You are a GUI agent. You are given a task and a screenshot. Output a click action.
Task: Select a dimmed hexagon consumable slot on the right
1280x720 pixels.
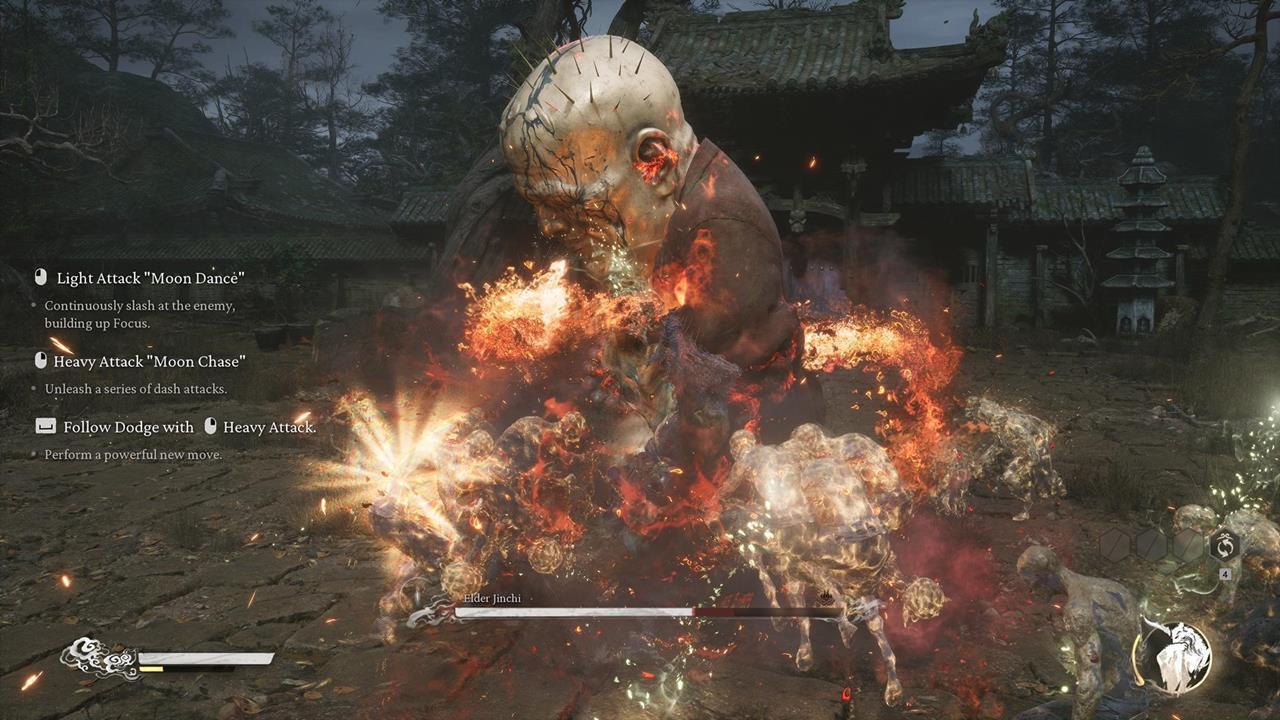1150,545
